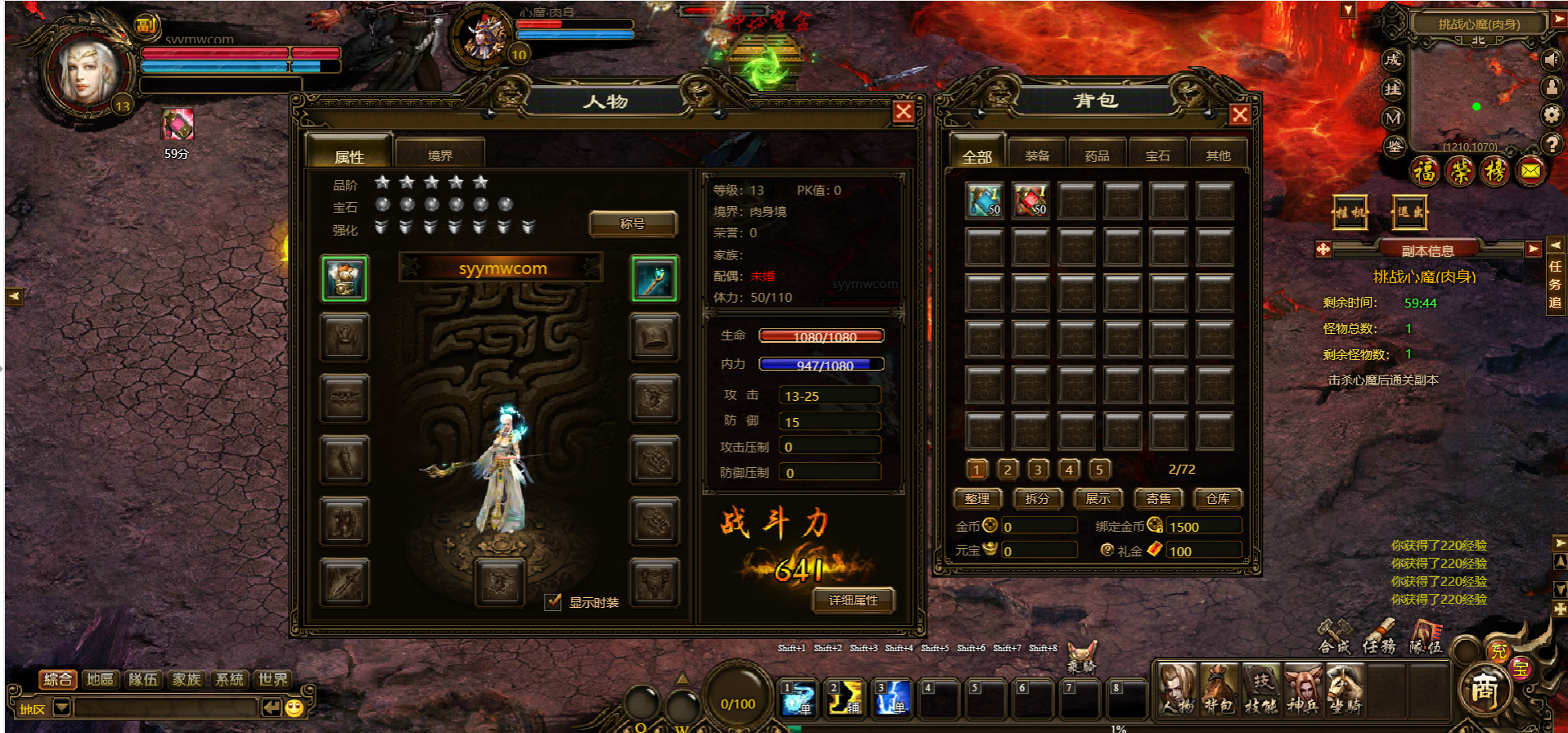Open the 仓库 warehouse

click(1218, 498)
